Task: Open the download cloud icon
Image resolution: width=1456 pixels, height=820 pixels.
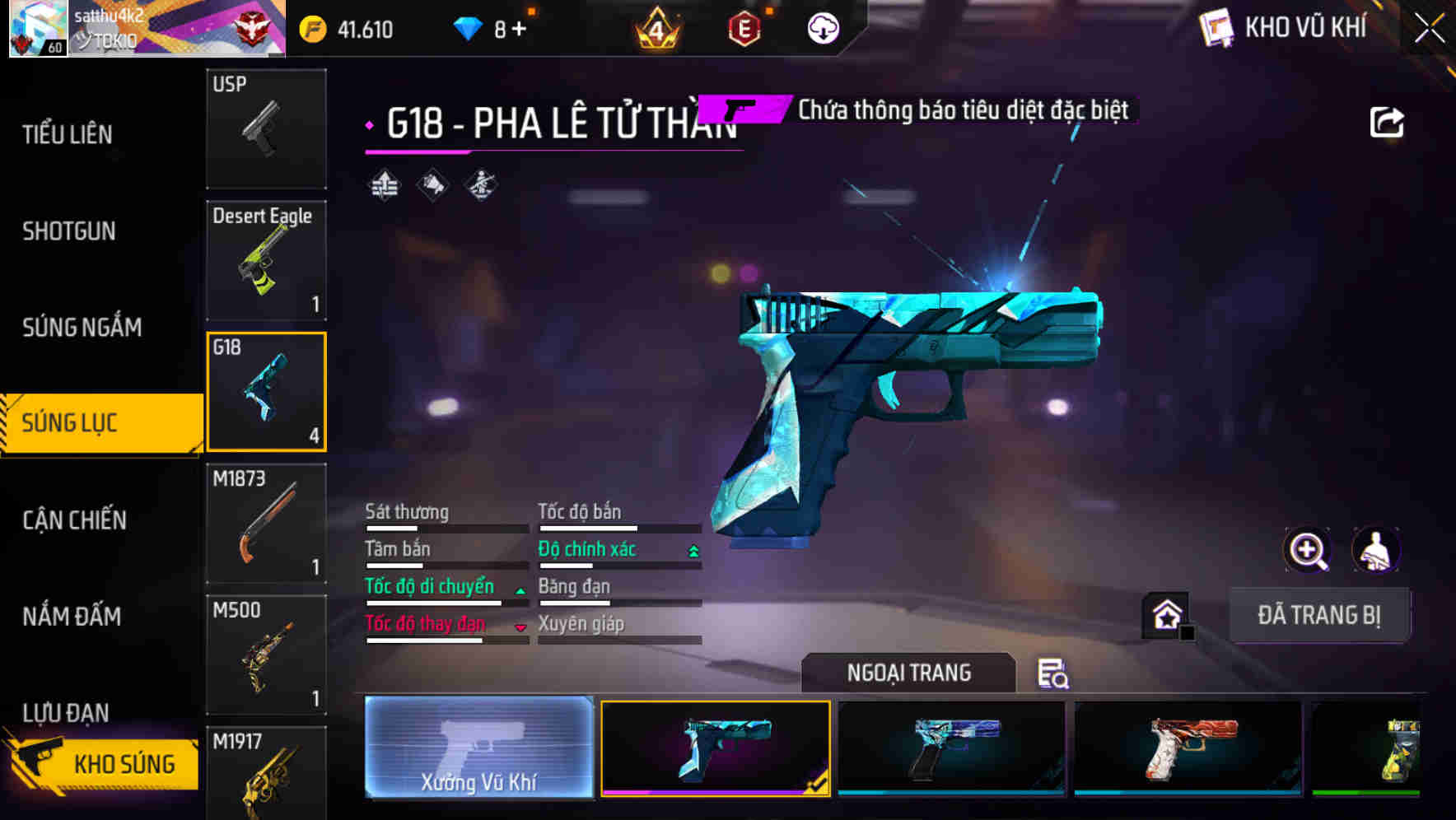Action: coord(823,27)
